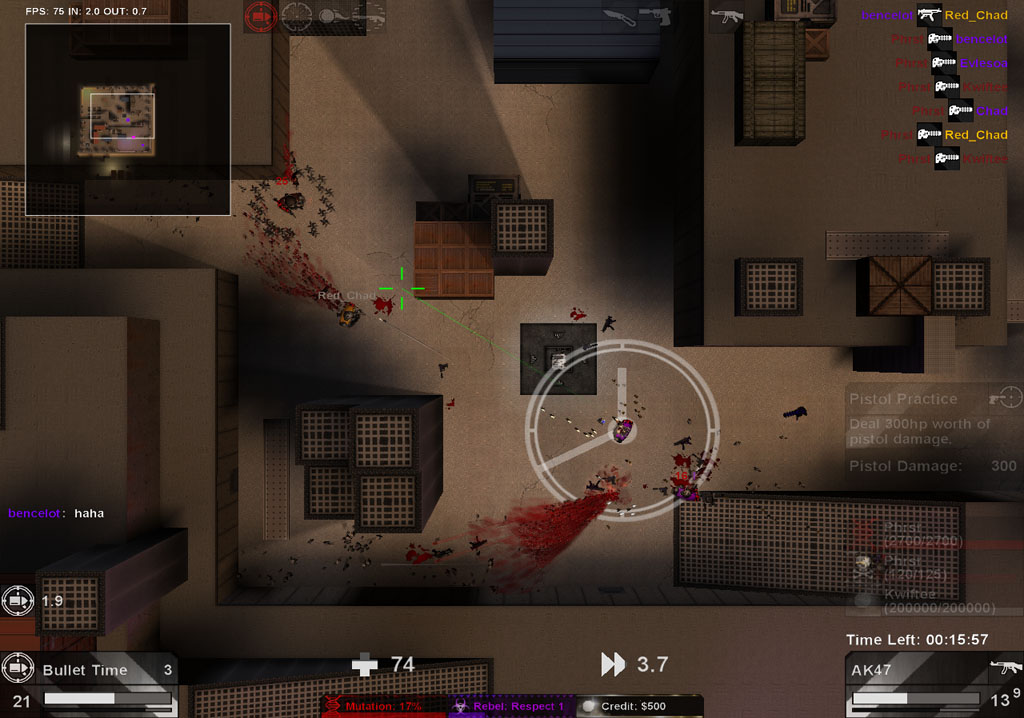The height and width of the screenshot is (718, 1024).
Task: Select the AK47 rifle slot in top bar
Action: pos(725,16)
